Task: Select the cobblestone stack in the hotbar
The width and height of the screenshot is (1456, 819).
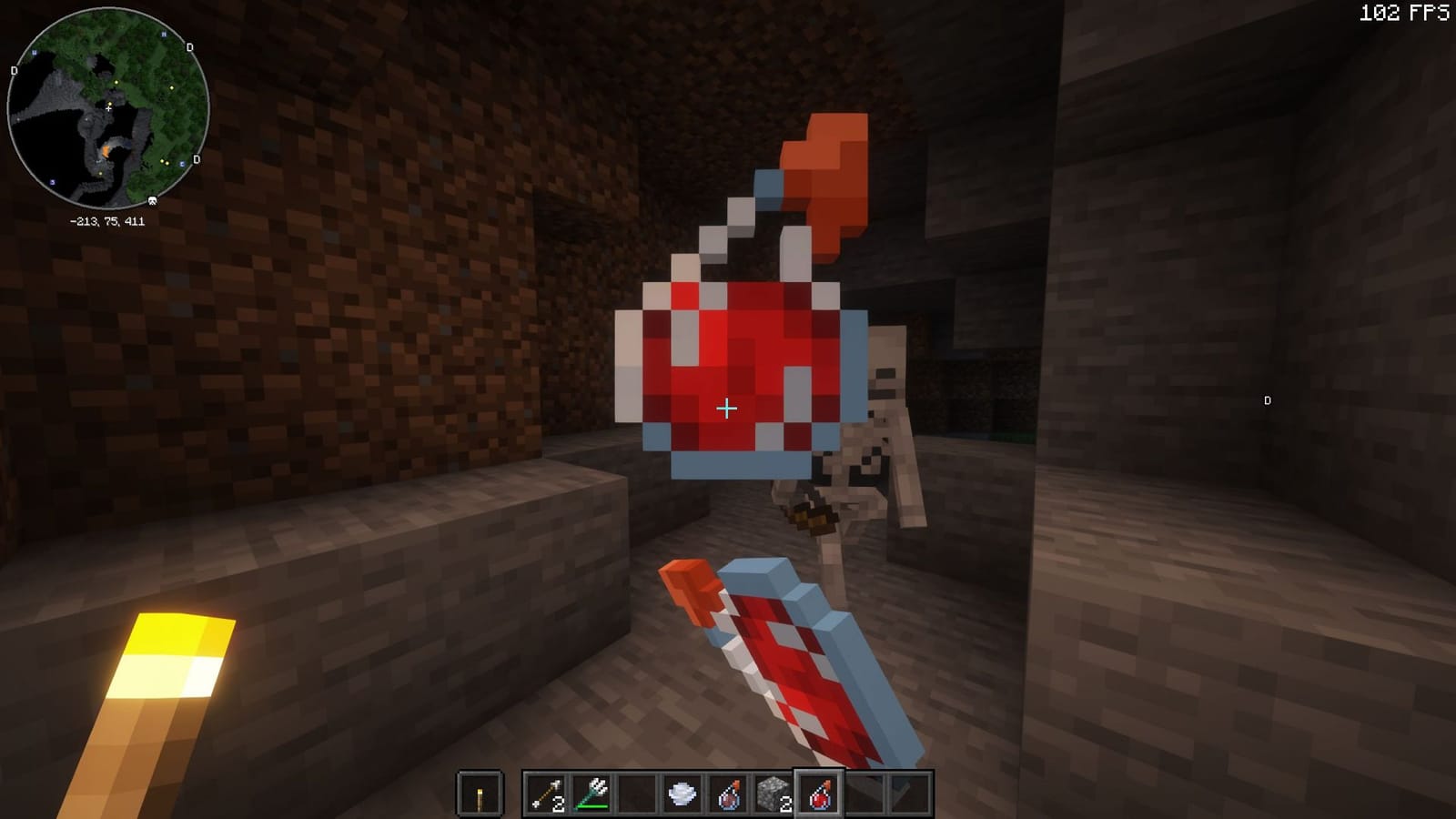Action: coord(774,792)
